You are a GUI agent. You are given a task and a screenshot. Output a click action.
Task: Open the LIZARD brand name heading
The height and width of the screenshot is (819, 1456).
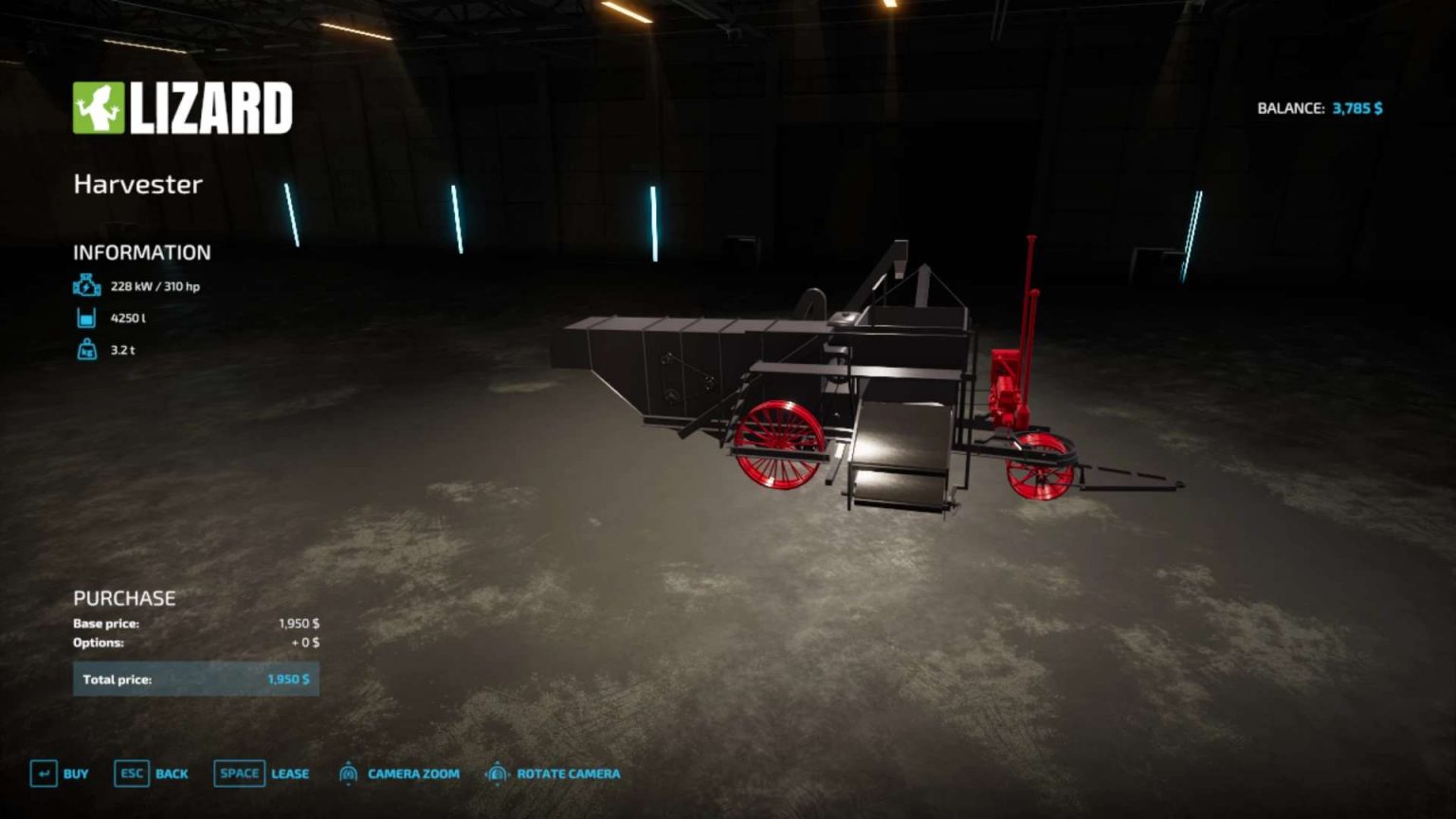pyautogui.click(x=210, y=107)
